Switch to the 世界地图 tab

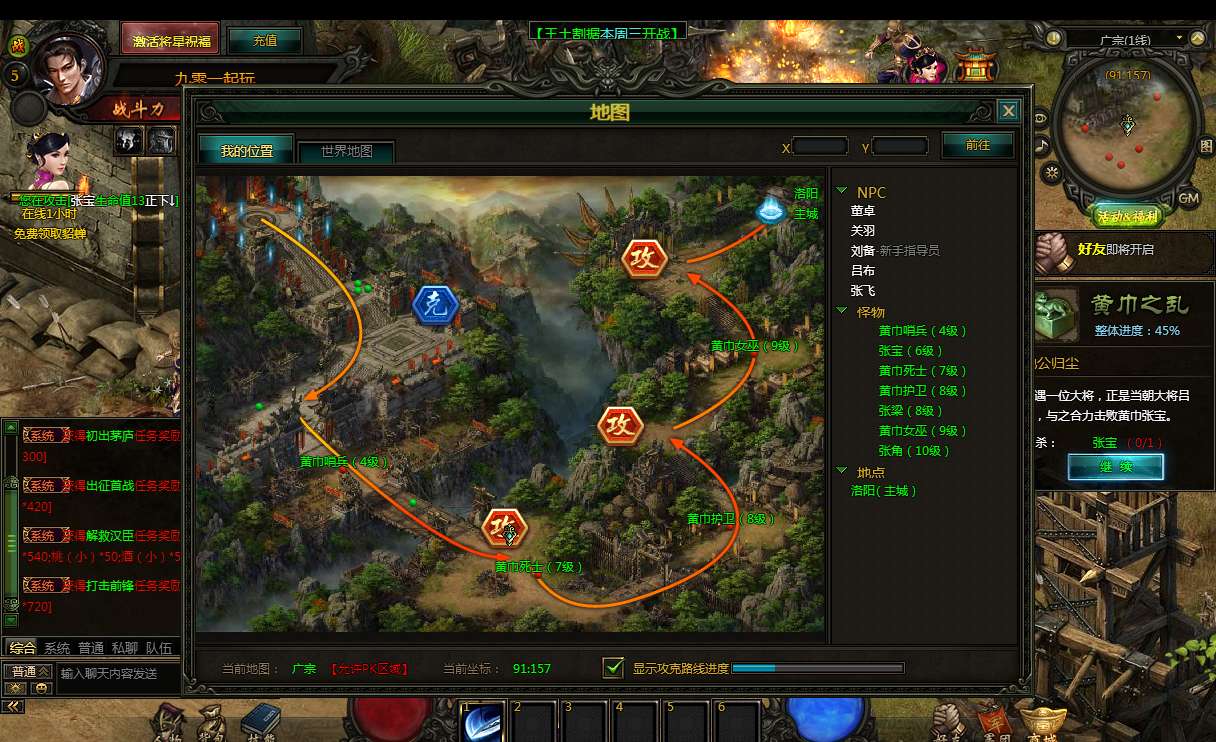click(346, 152)
